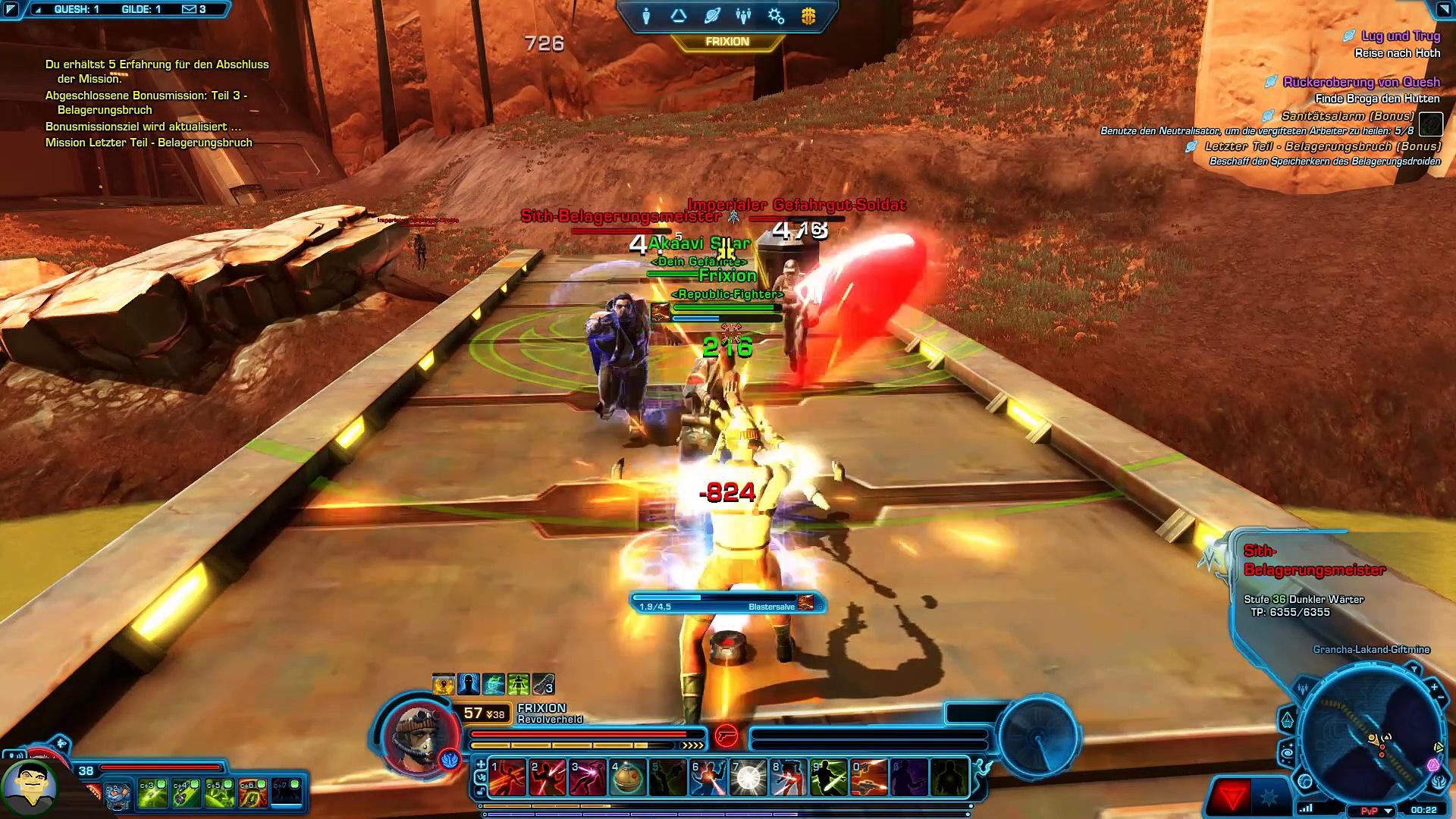The image size is (1456, 819).
Task: Click the gold Cartel Market coin icon
Action: pyautogui.click(x=808, y=16)
